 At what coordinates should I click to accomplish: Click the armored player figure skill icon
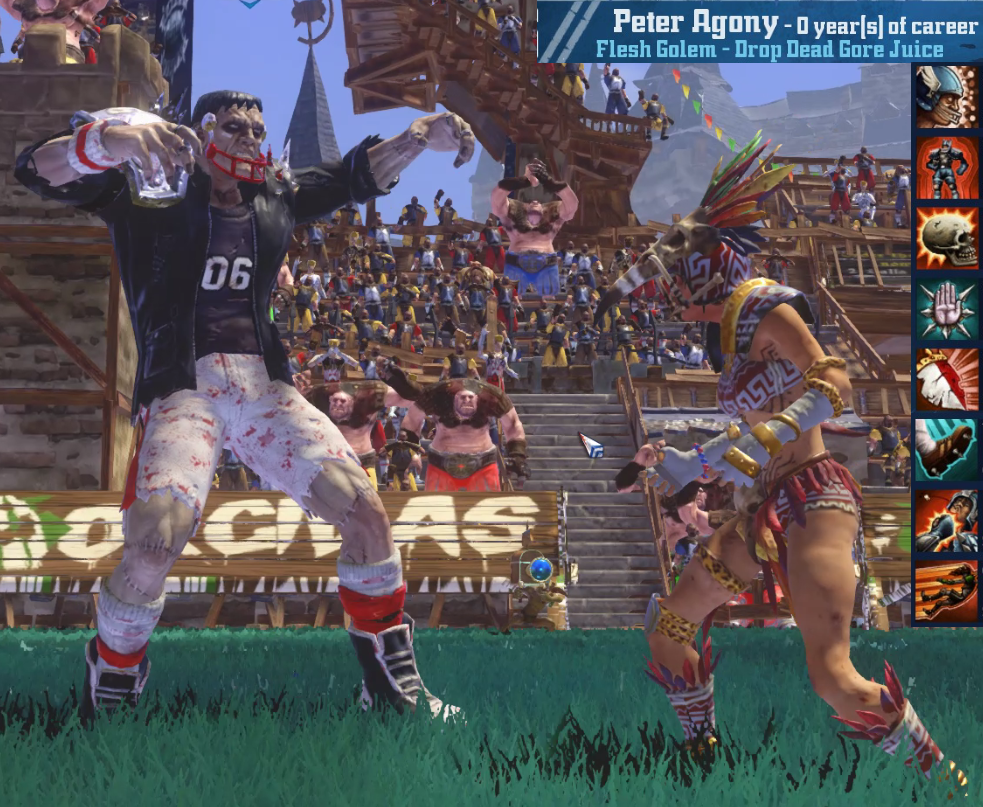[x=946, y=167]
